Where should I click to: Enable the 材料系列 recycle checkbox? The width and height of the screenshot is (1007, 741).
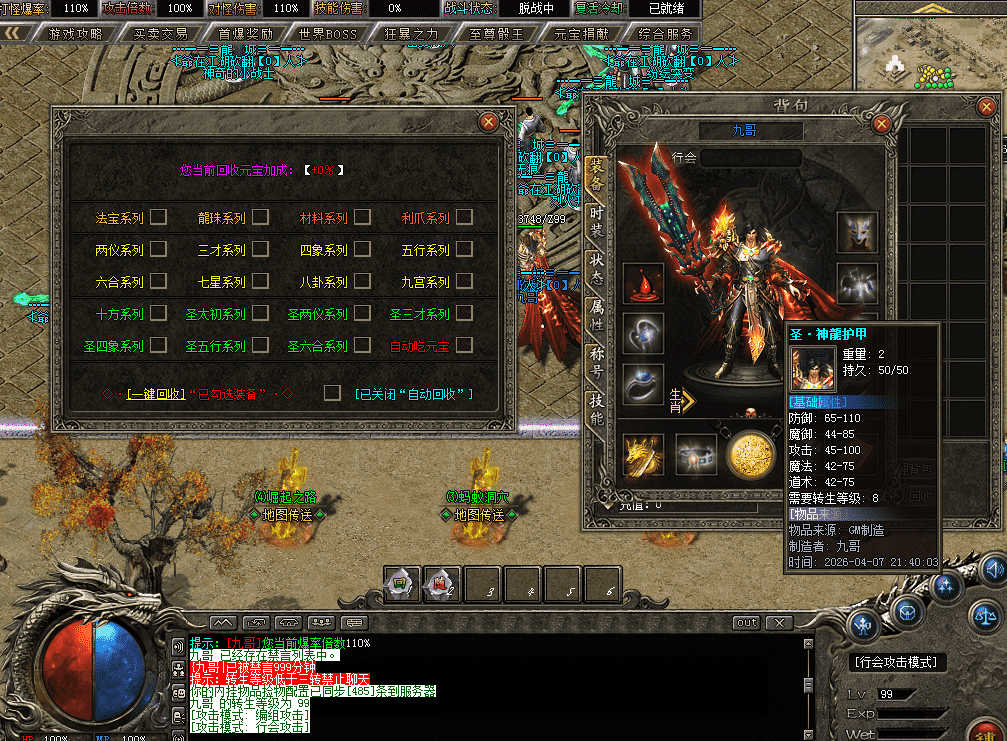coord(362,218)
